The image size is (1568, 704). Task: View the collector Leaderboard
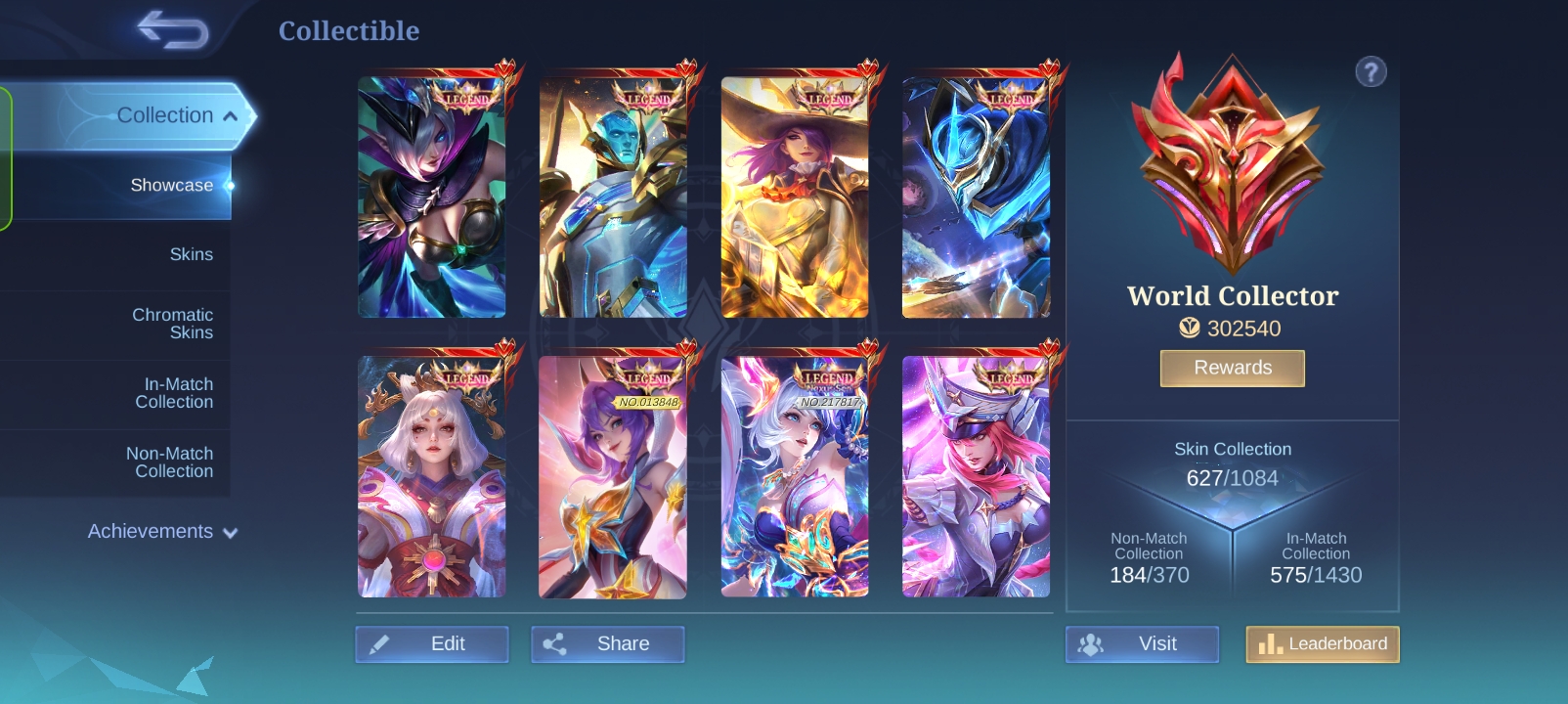coord(1323,643)
